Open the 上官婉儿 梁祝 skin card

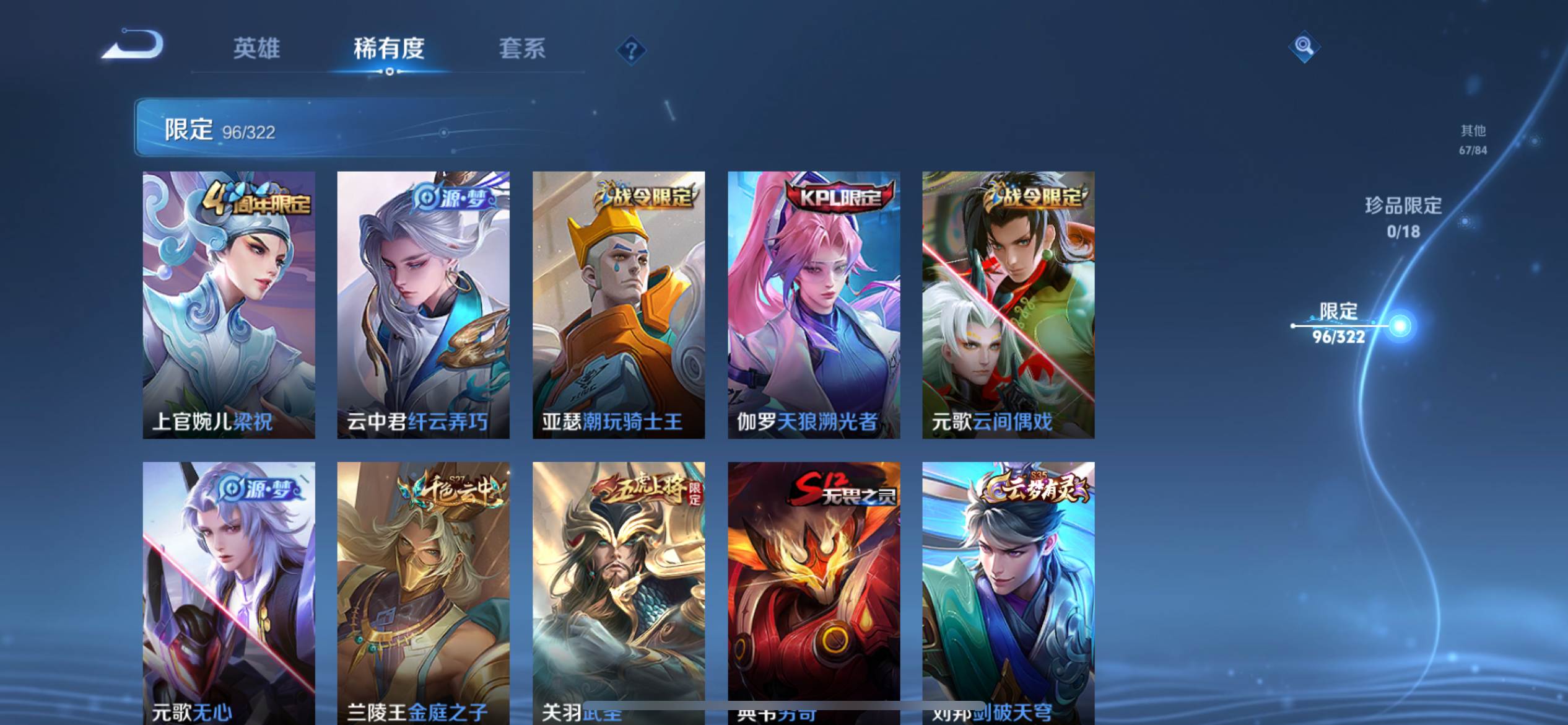click(x=229, y=304)
